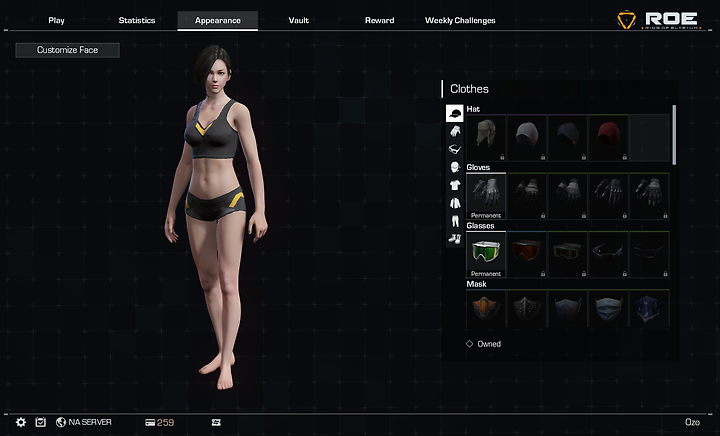Viewport: 720px width, 436px height.
Task: Show the Weekly Challenges tab
Action: [x=460, y=20]
